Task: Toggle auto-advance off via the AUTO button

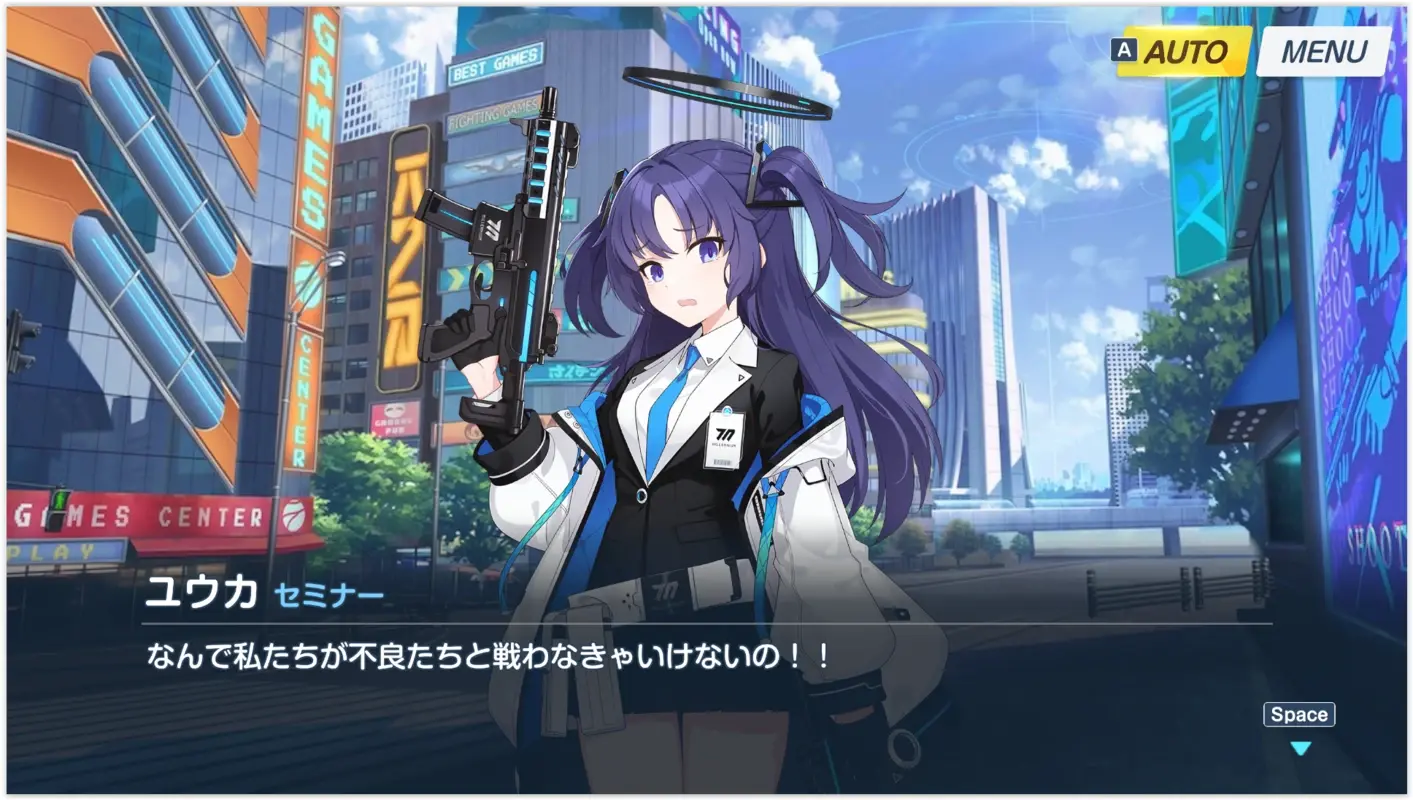Action: [x=1185, y=50]
